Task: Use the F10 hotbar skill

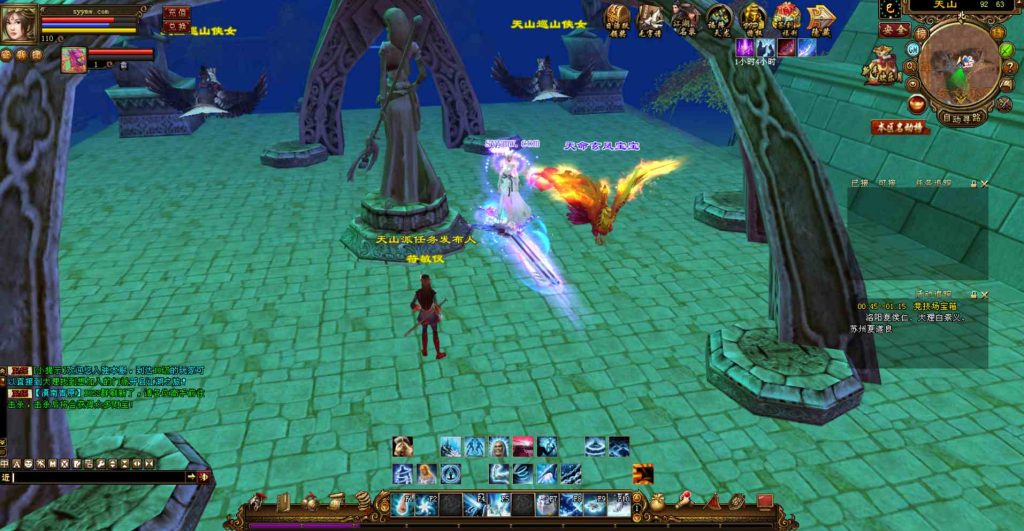Action: [x=619, y=505]
